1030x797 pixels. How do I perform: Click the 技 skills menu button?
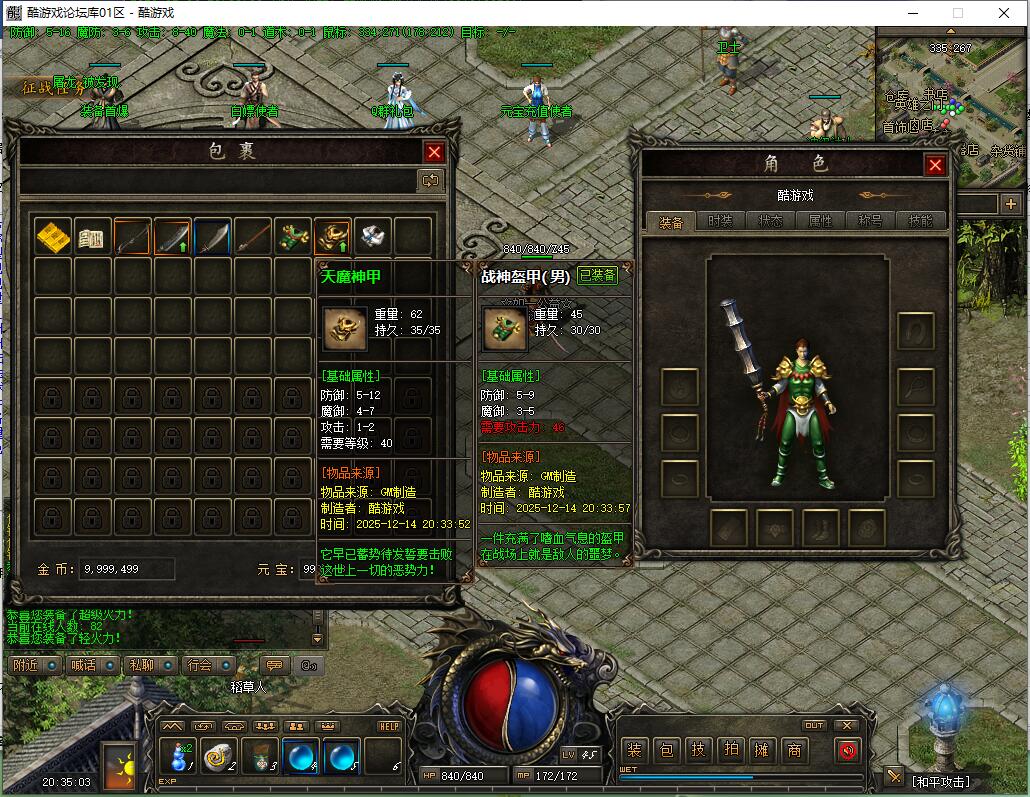[x=698, y=750]
